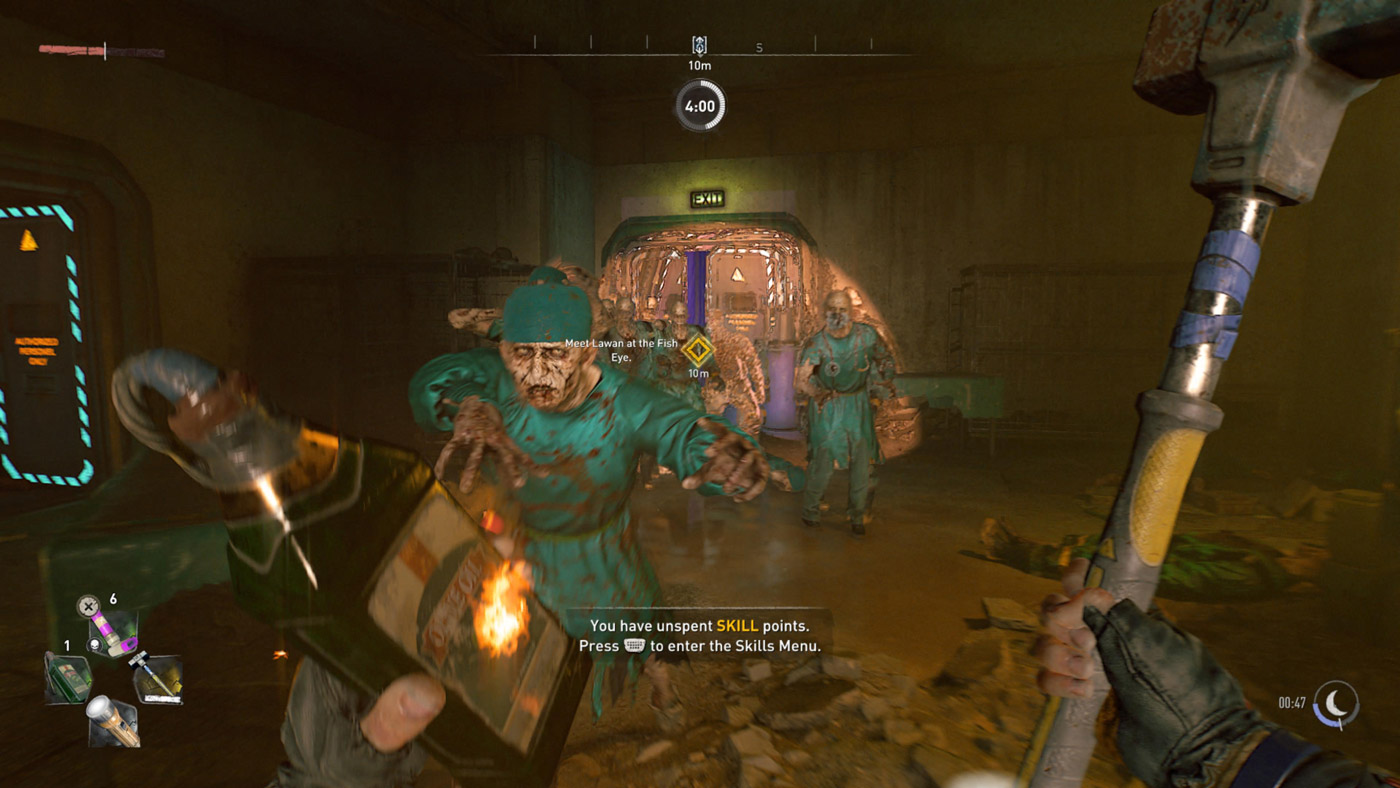
Task: Choose the green bottle molotov slot
Action: pyautogui.click(x=68, y=677)
